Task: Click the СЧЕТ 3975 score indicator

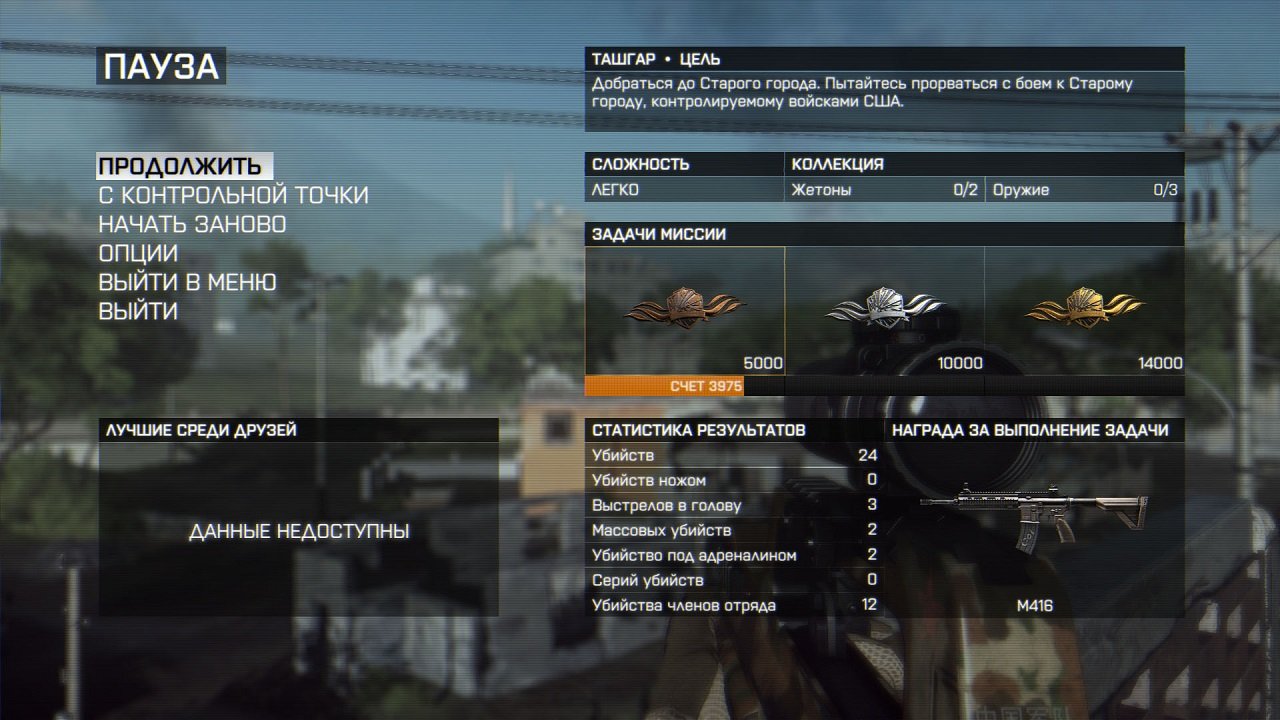Action: [x=706, y=384]
